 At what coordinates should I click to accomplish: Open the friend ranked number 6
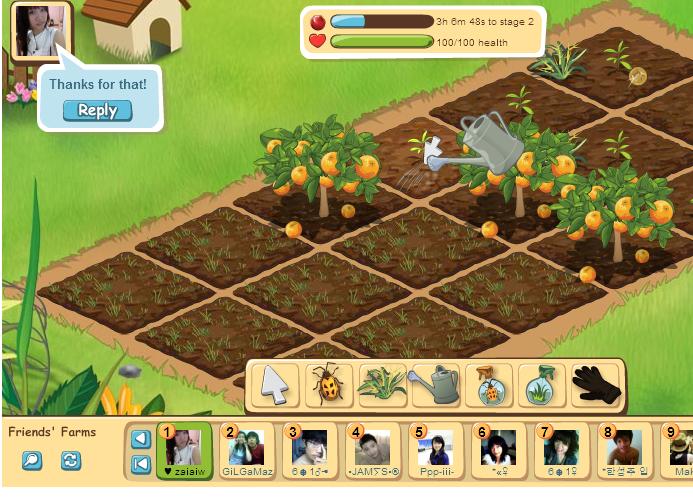[x=498, y=451]
